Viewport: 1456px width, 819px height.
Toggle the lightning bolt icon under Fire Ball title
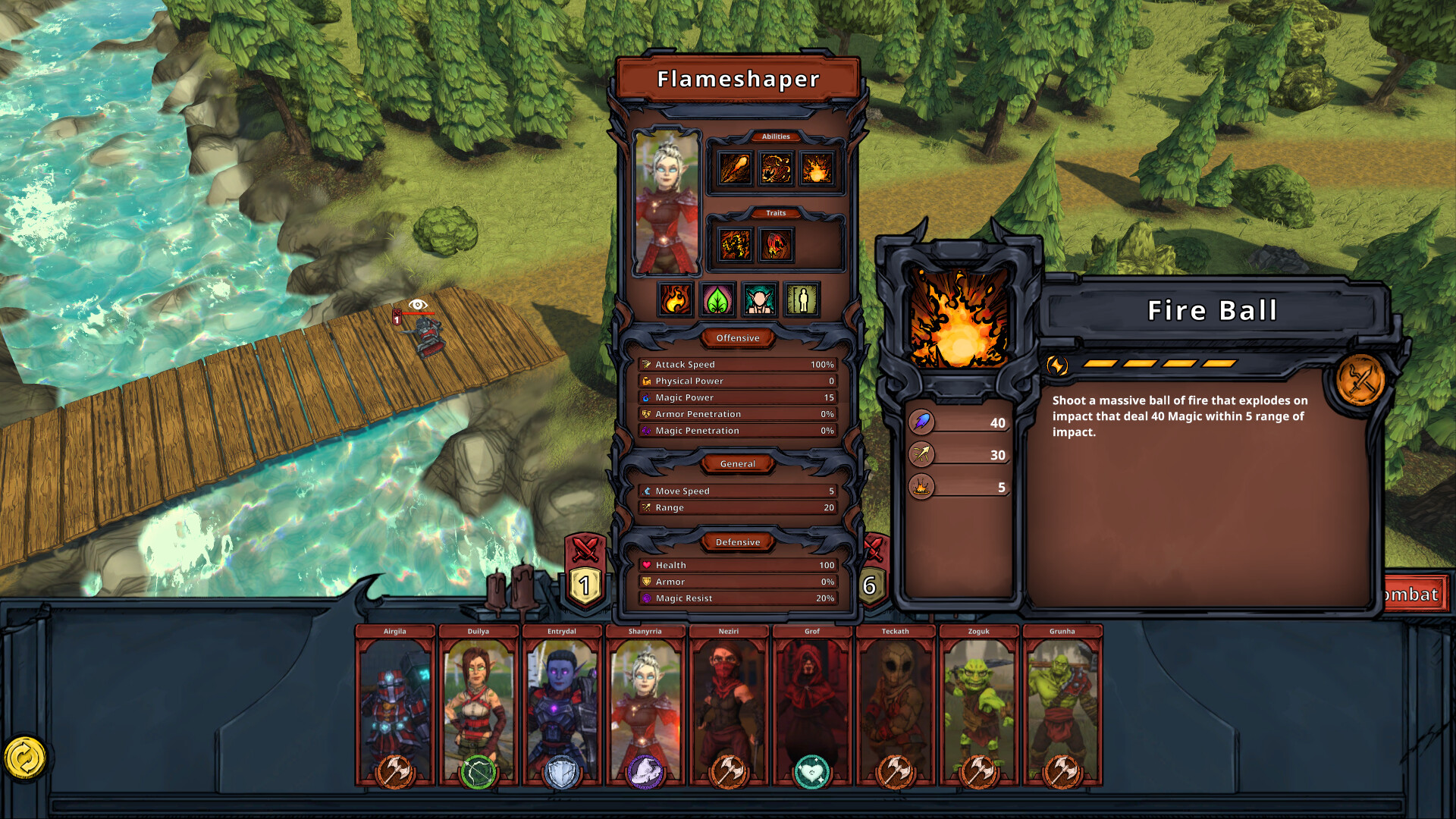point(1056,366)
